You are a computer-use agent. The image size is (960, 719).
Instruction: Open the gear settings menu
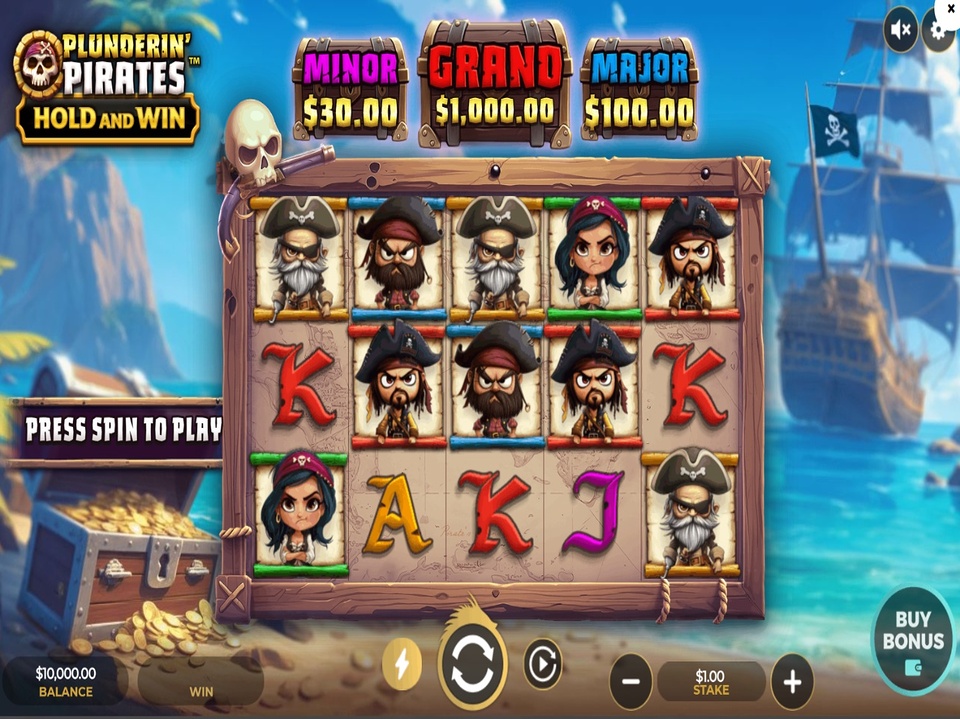pyautogui.click(x=938, y=30)
